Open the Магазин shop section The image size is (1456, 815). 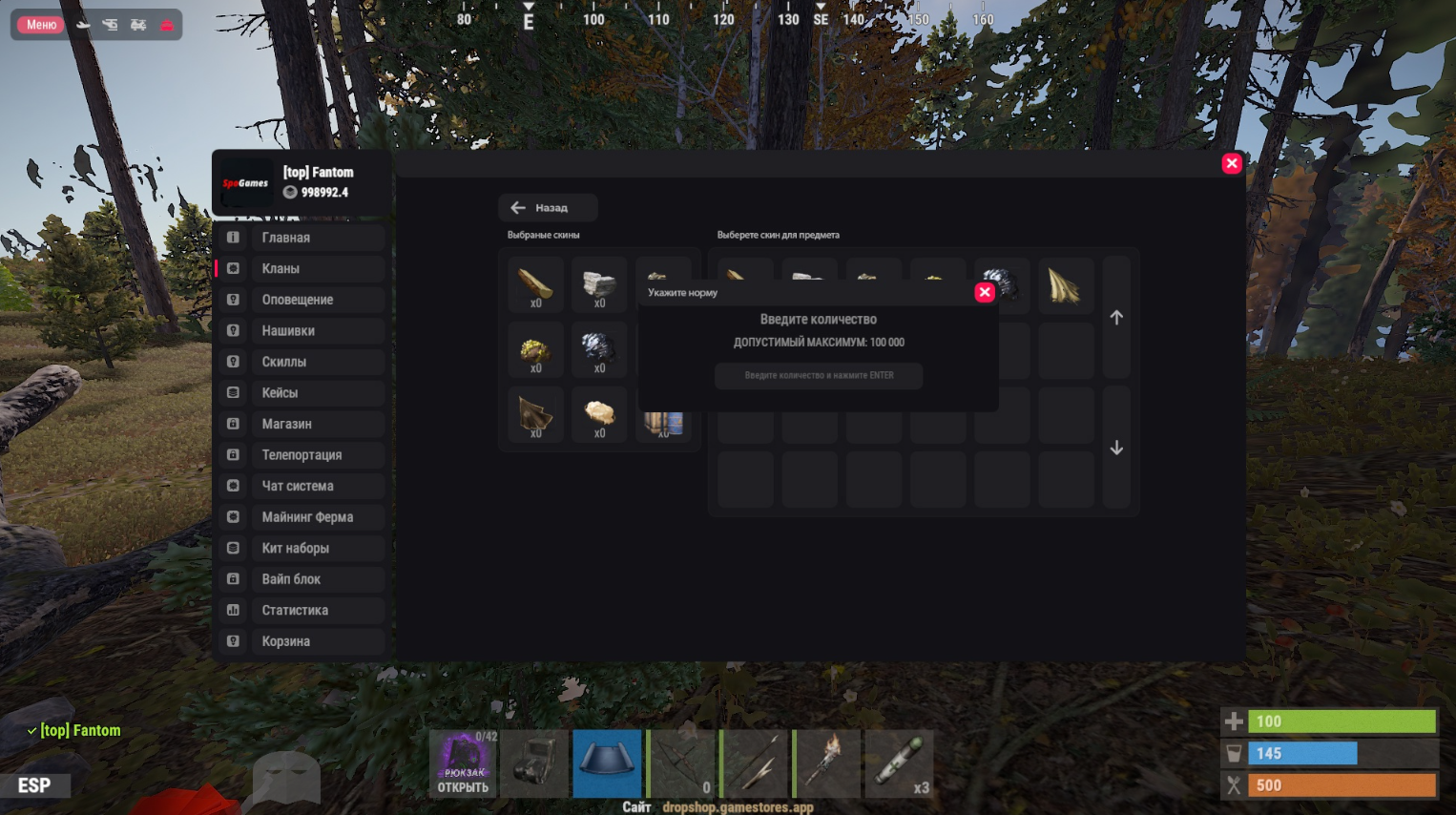coord(301,424)
